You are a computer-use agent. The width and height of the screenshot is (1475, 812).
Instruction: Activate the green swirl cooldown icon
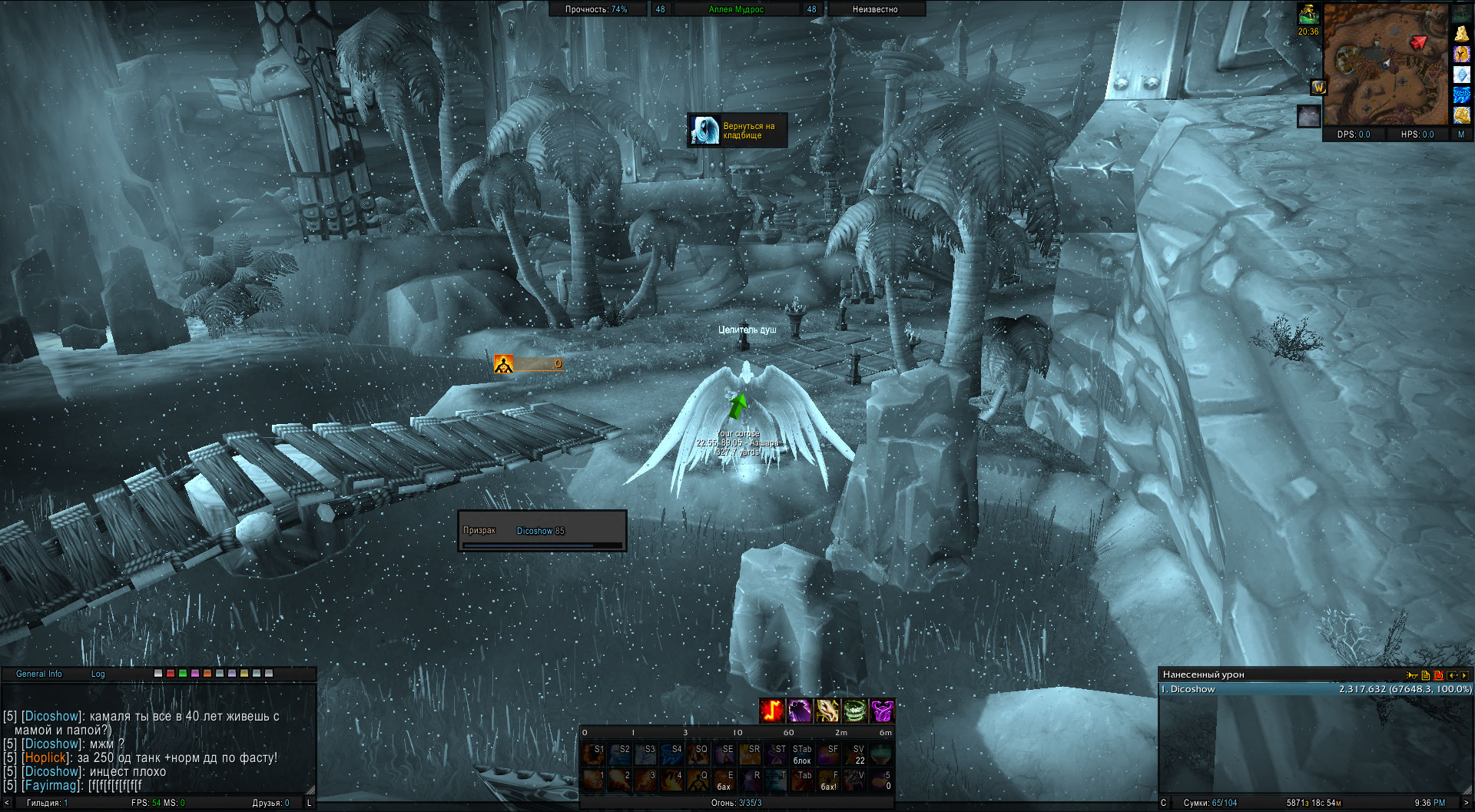[x=855, y=711]
